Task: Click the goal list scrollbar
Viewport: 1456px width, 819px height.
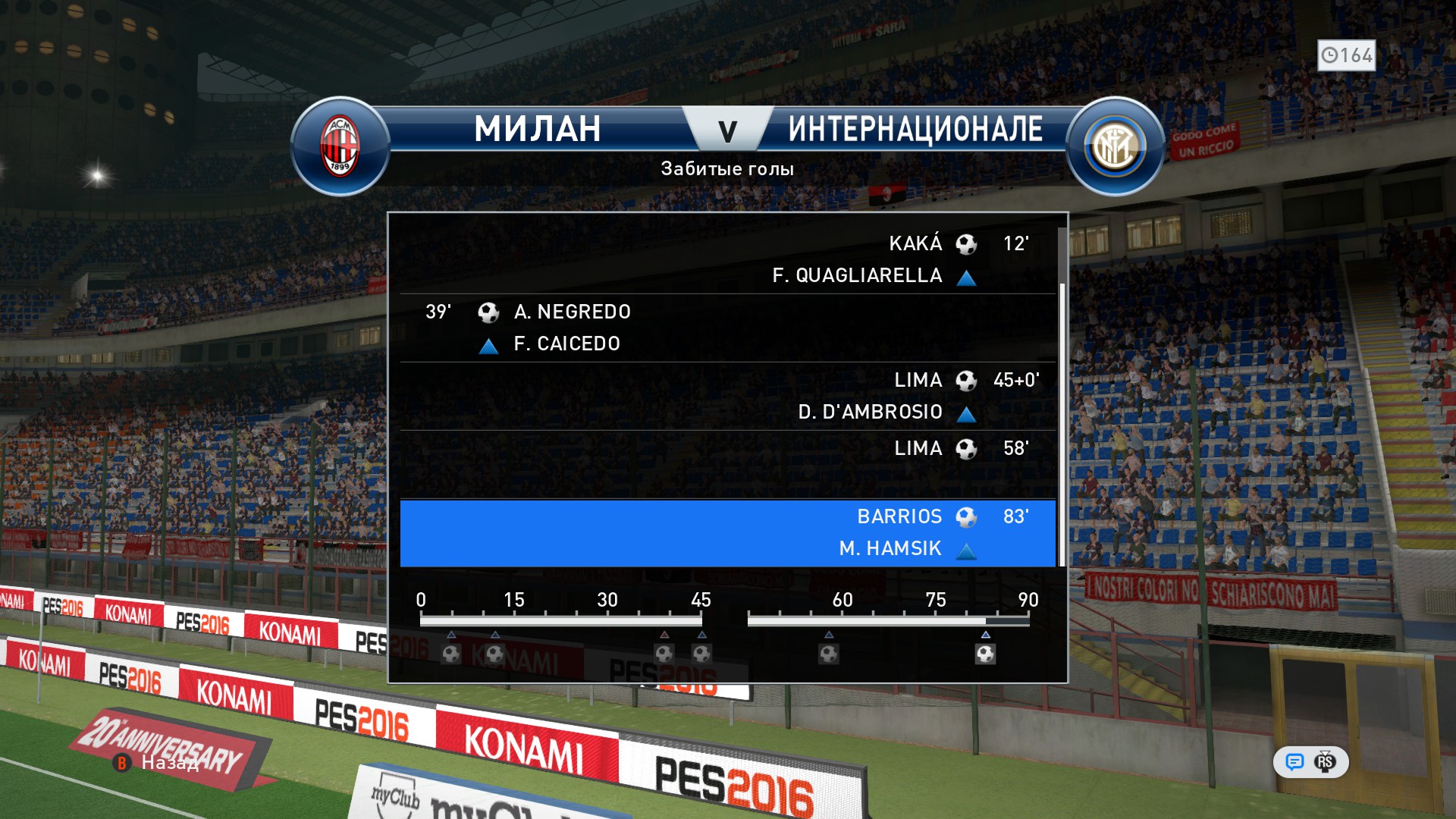Action: click(1062, 425)
